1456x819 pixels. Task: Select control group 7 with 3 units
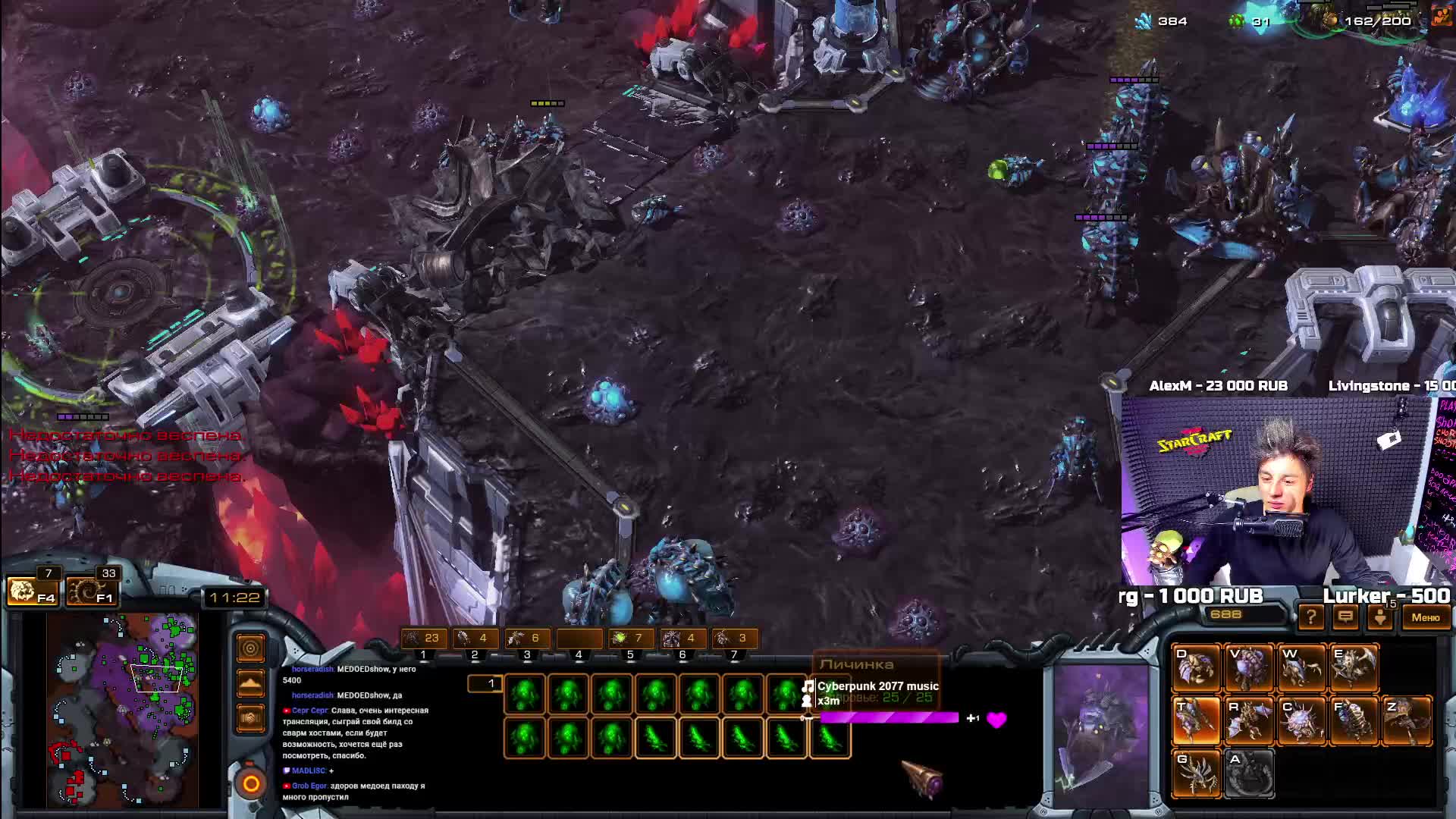coord(733,639)
